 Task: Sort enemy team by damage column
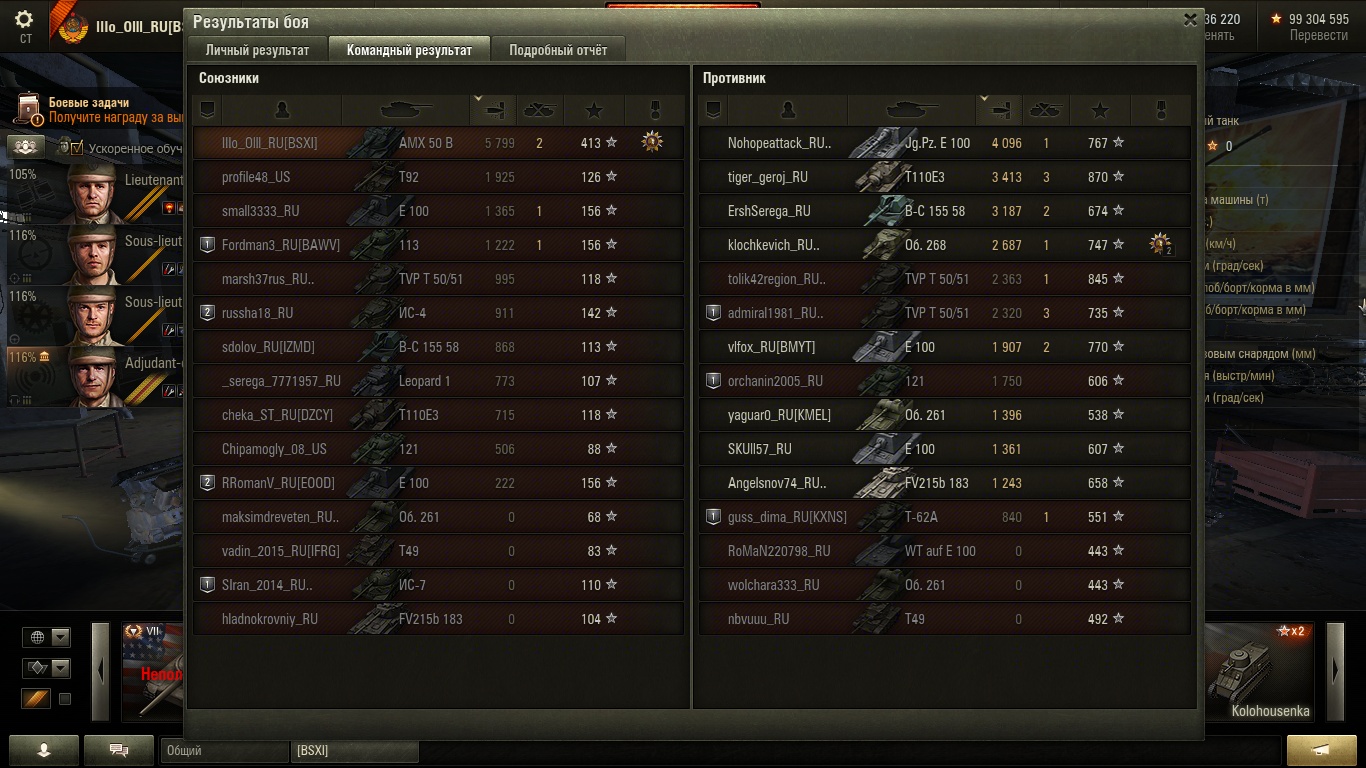[998, 110]
